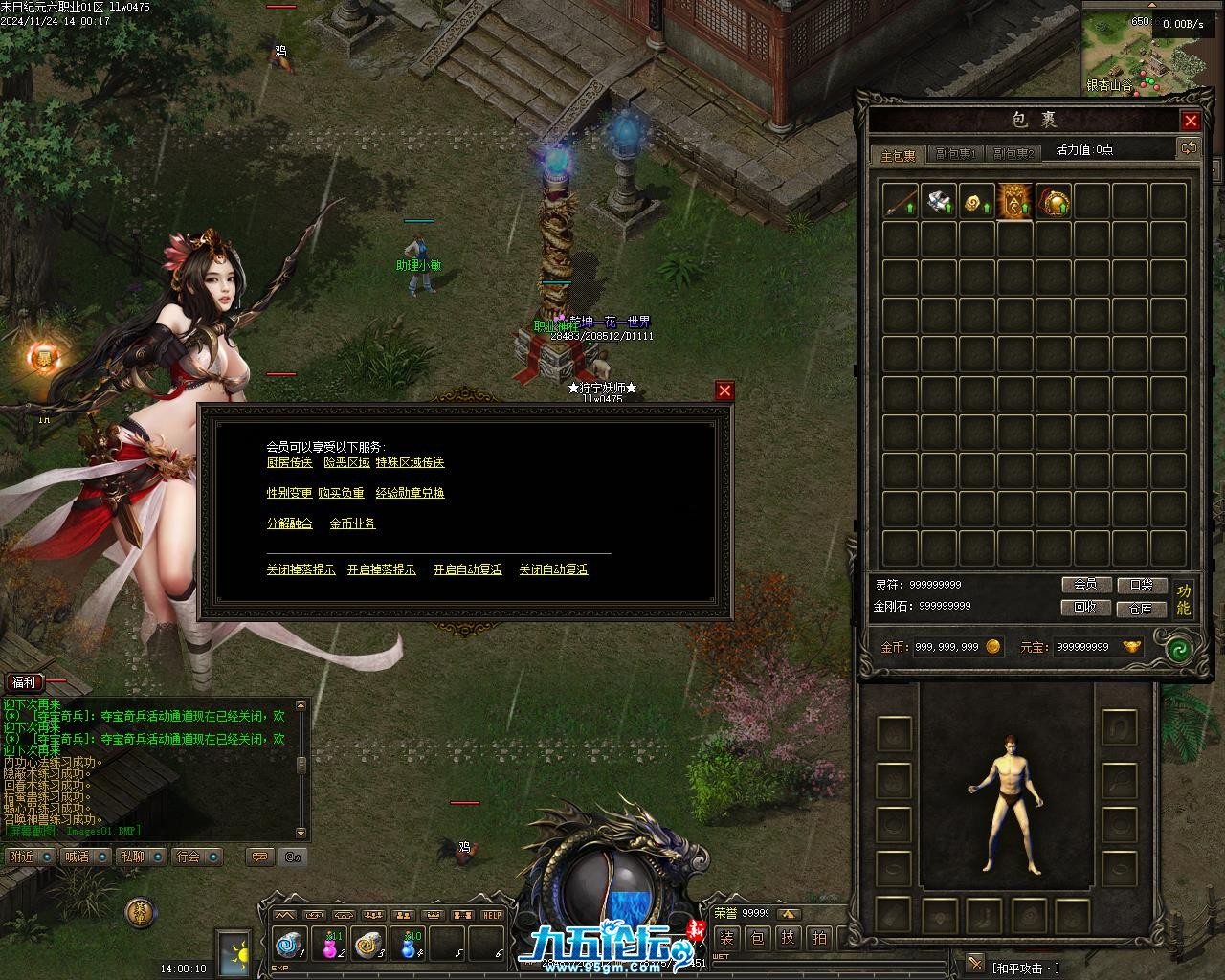The height and width of the screenshot is (980, 1225).
Task: Select the 险恶区域 option
Action: (x=346, y=462)
